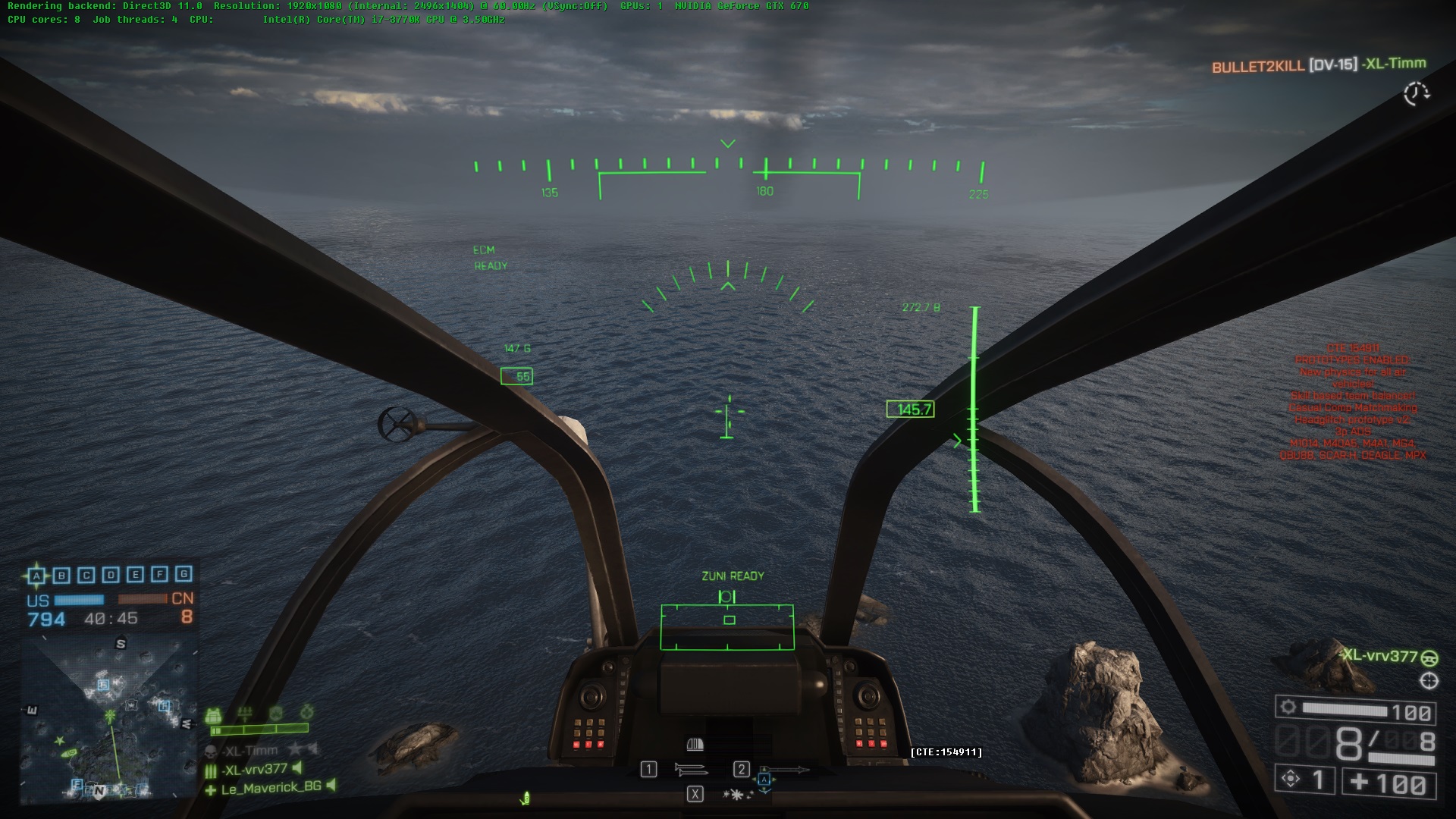This screenshot has width=1456, height=819.
Task: Activate the ECM countermeasure flare icon
Action: 737,794
